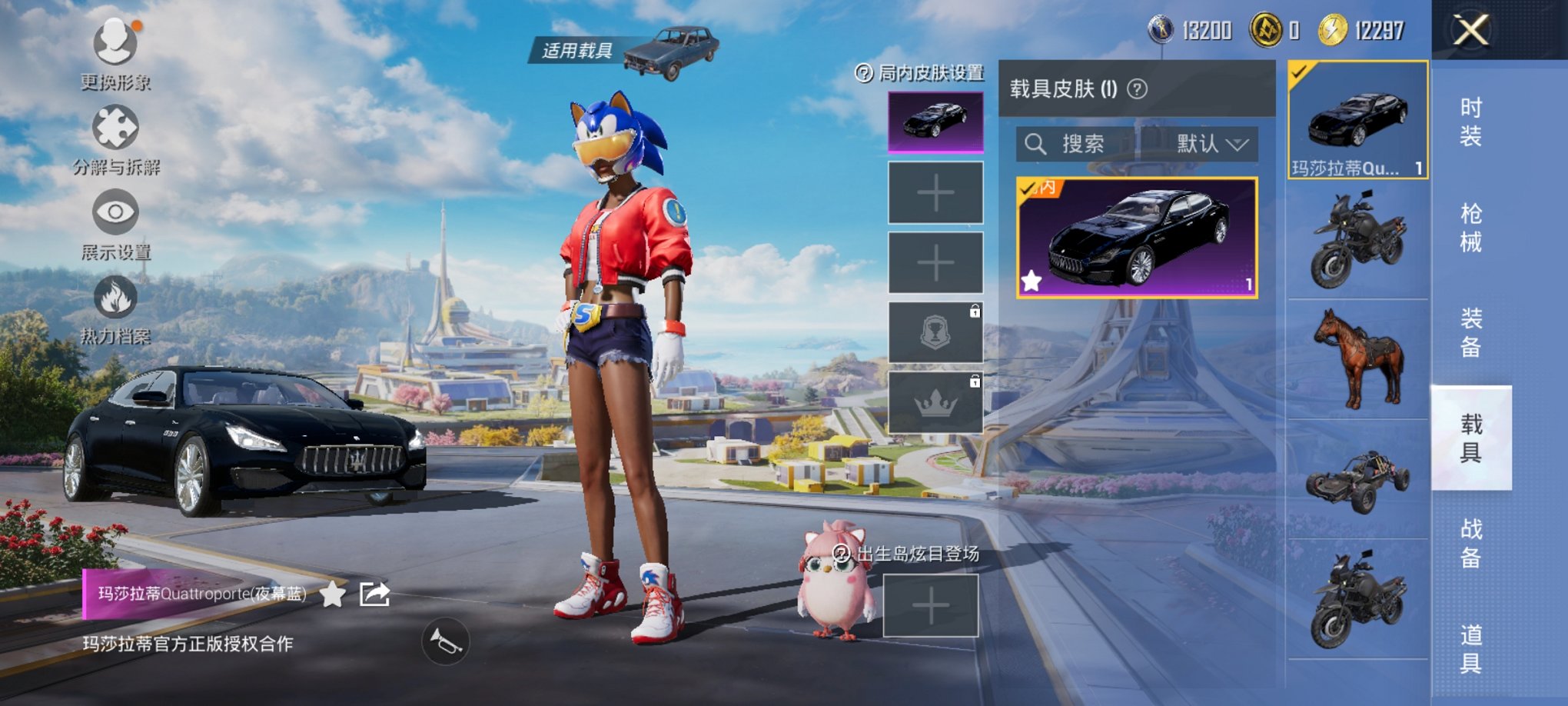Close the inventory screen with the X
1568x706 pixels.
coord(1470,32)
